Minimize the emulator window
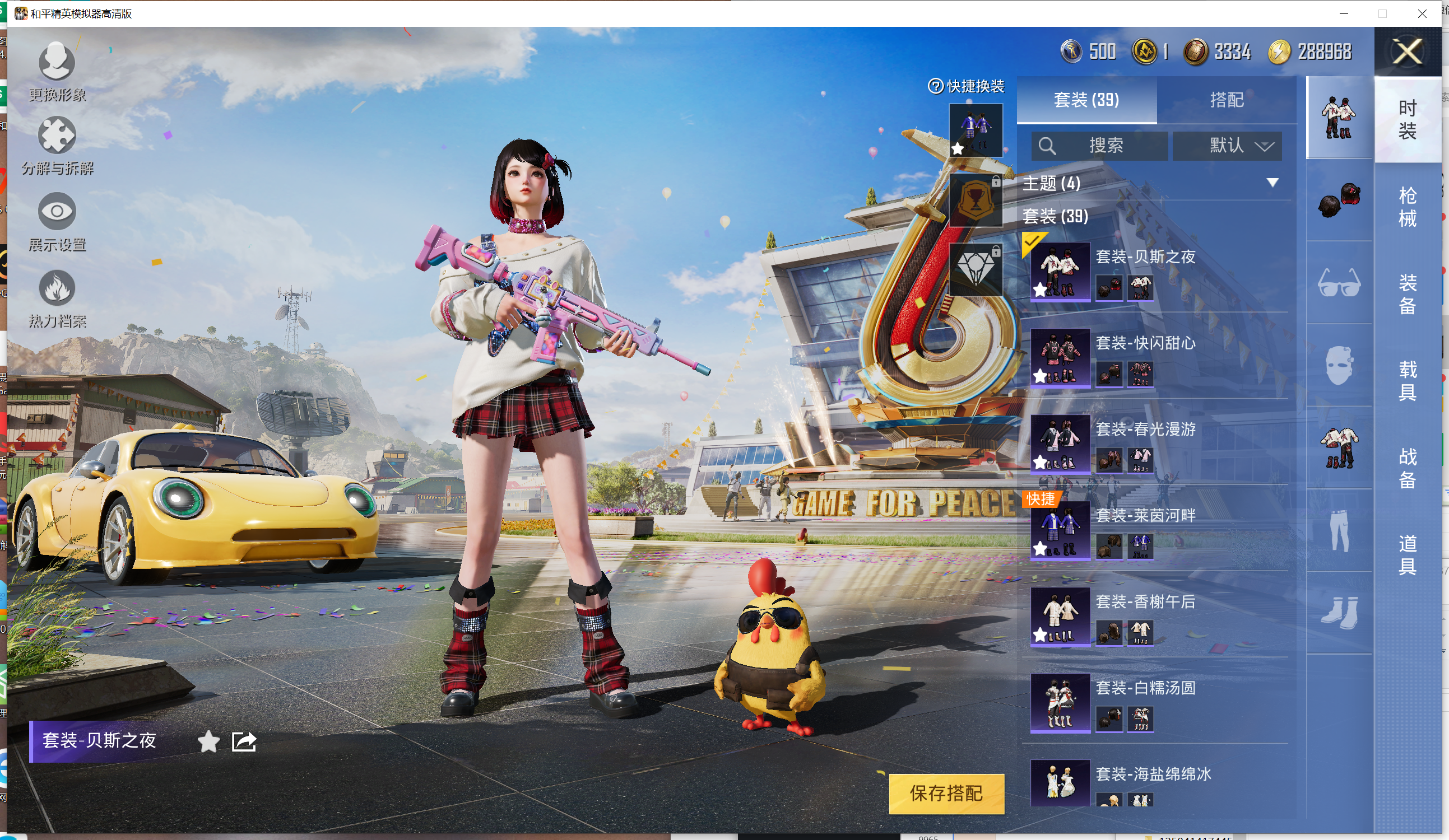 click(1343, 13)
